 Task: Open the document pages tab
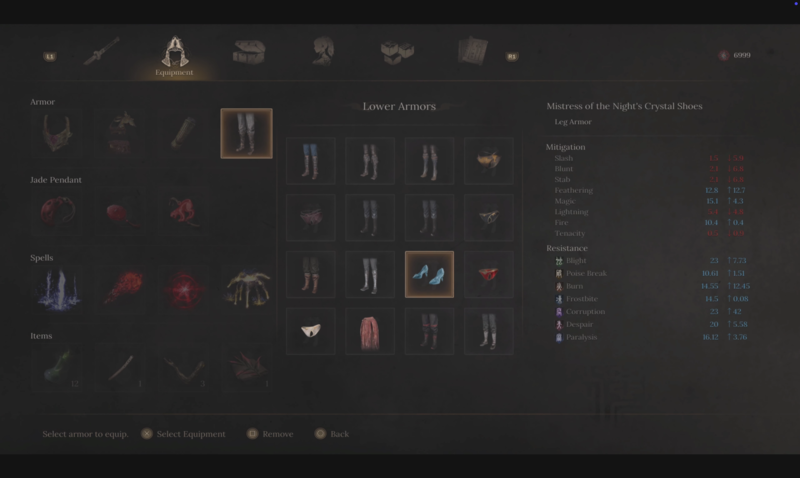pos(471,52)
